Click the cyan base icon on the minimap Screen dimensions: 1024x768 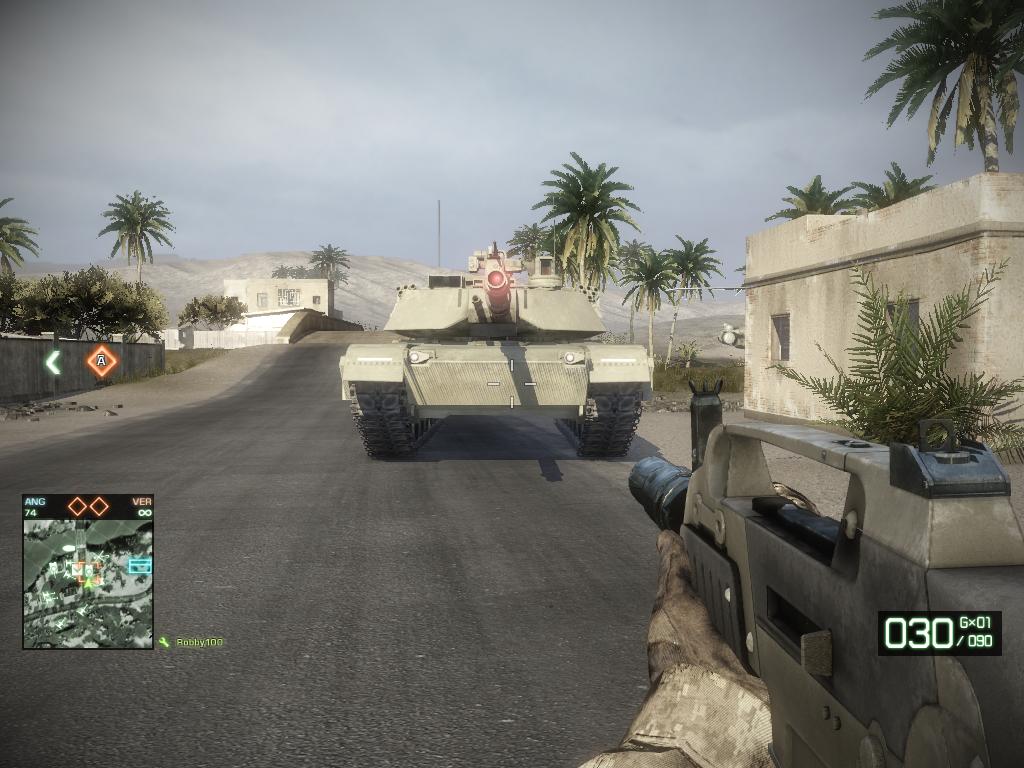[139, 566]
